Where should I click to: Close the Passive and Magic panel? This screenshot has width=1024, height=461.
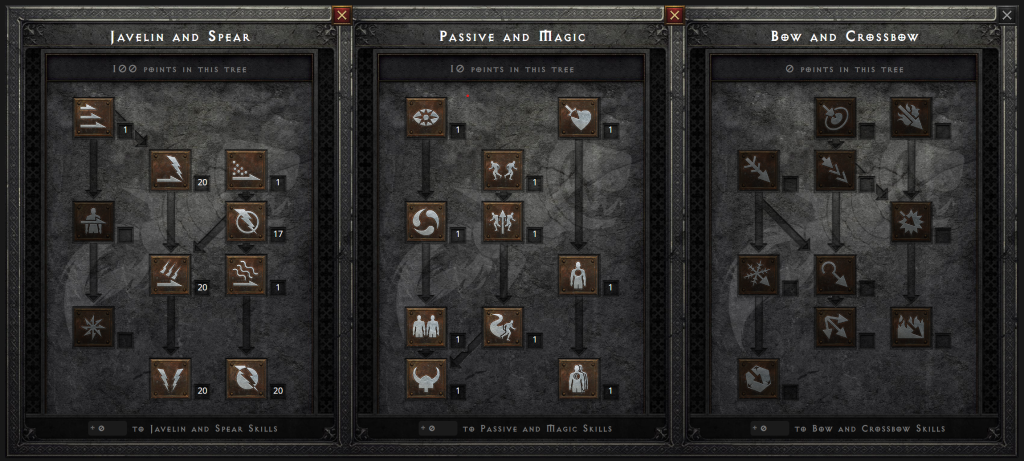[674, 15]
